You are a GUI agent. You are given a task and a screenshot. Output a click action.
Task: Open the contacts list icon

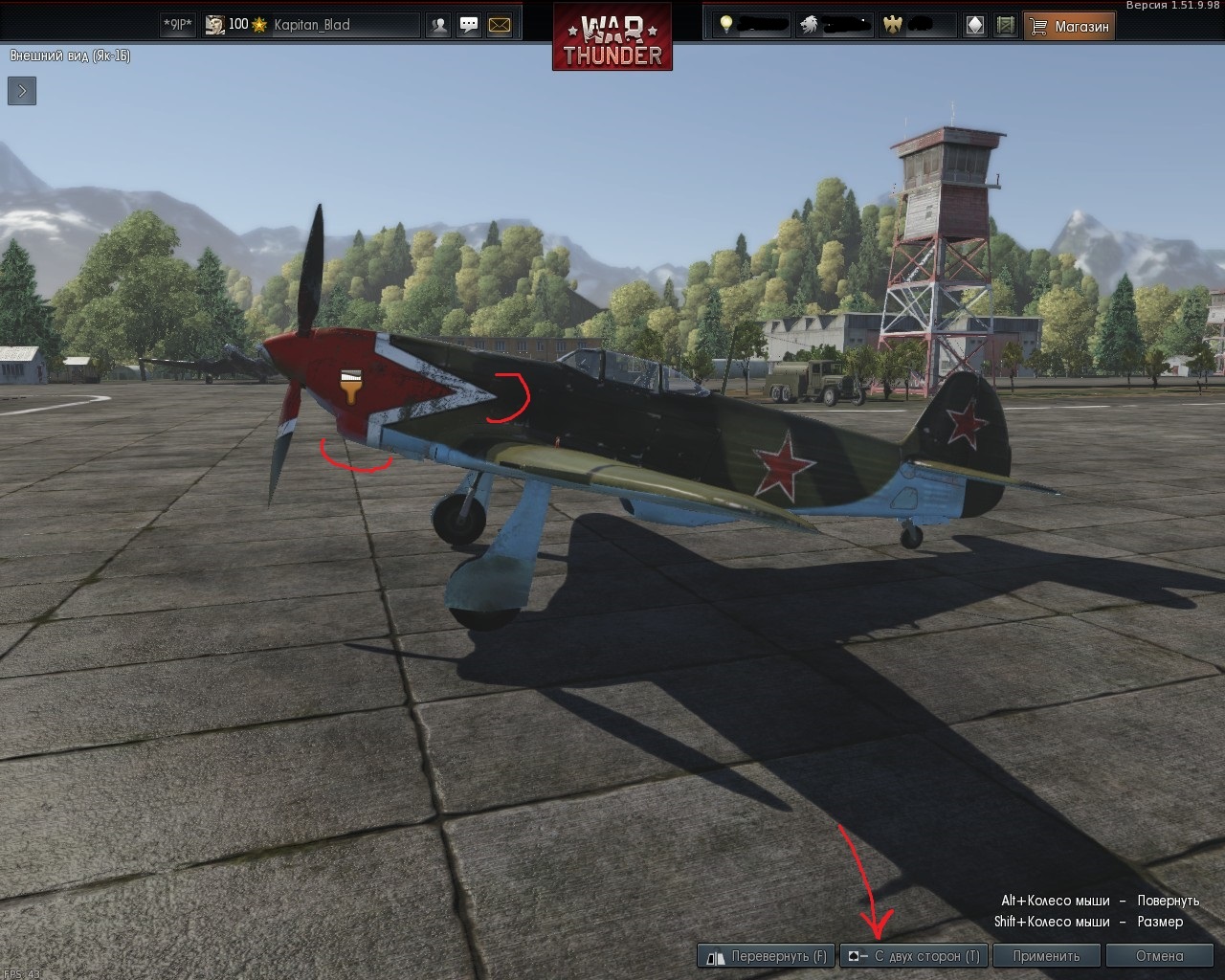[439, 26]
